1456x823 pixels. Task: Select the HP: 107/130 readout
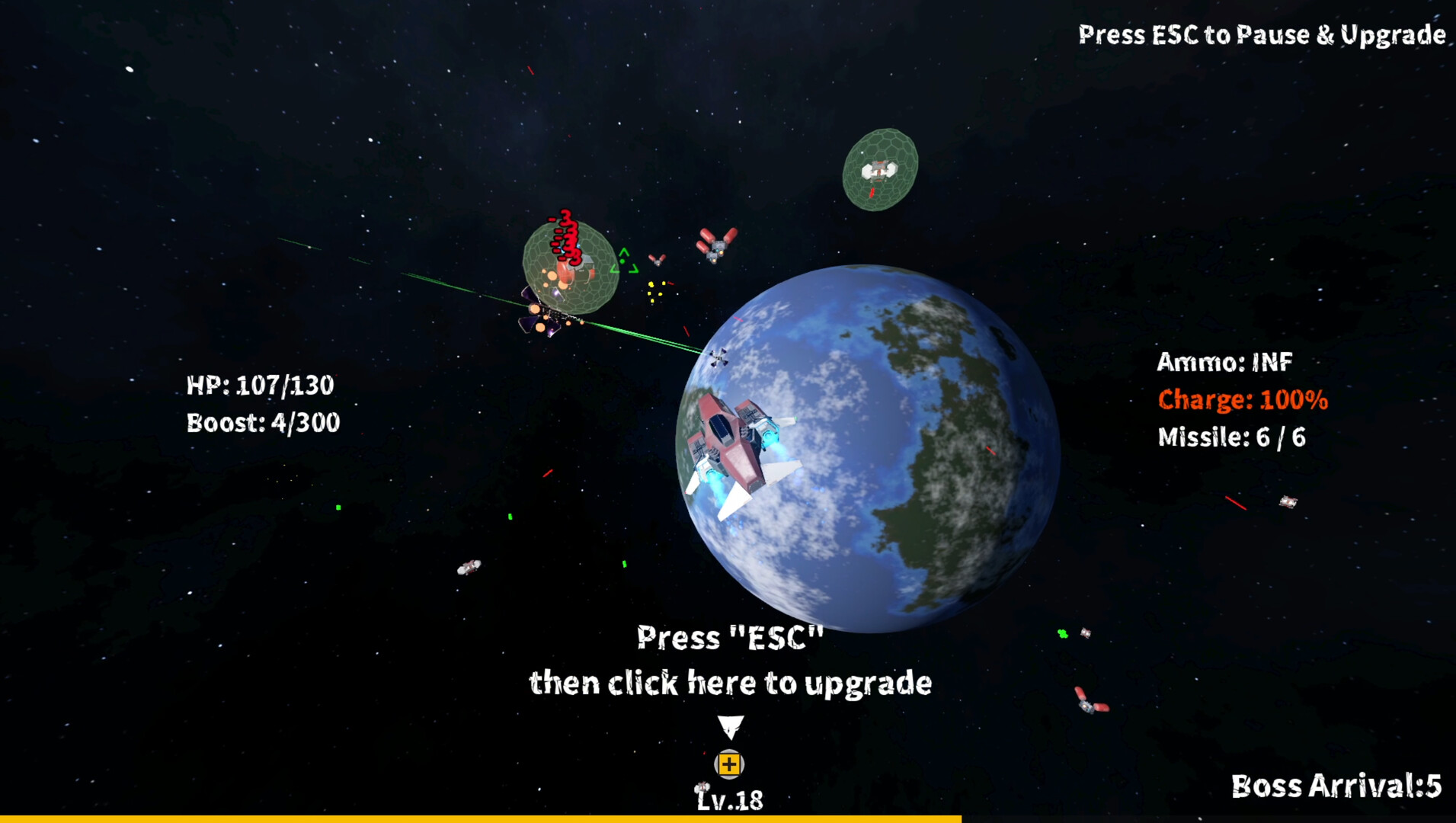pyautogui.click(x=261, y=386)
